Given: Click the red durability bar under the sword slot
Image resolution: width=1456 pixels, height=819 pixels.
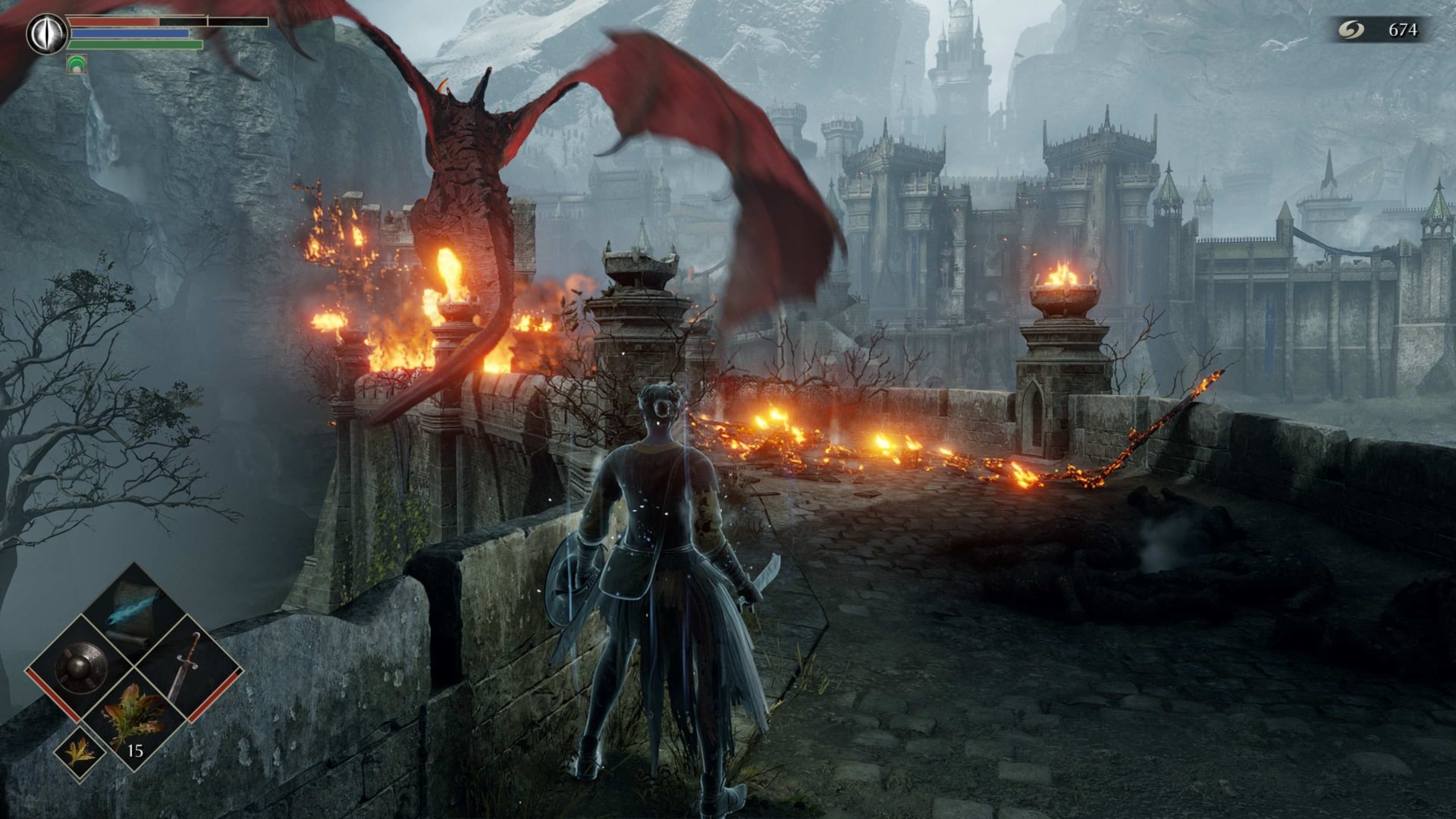Looking at the screenshot, I should 213,695.
